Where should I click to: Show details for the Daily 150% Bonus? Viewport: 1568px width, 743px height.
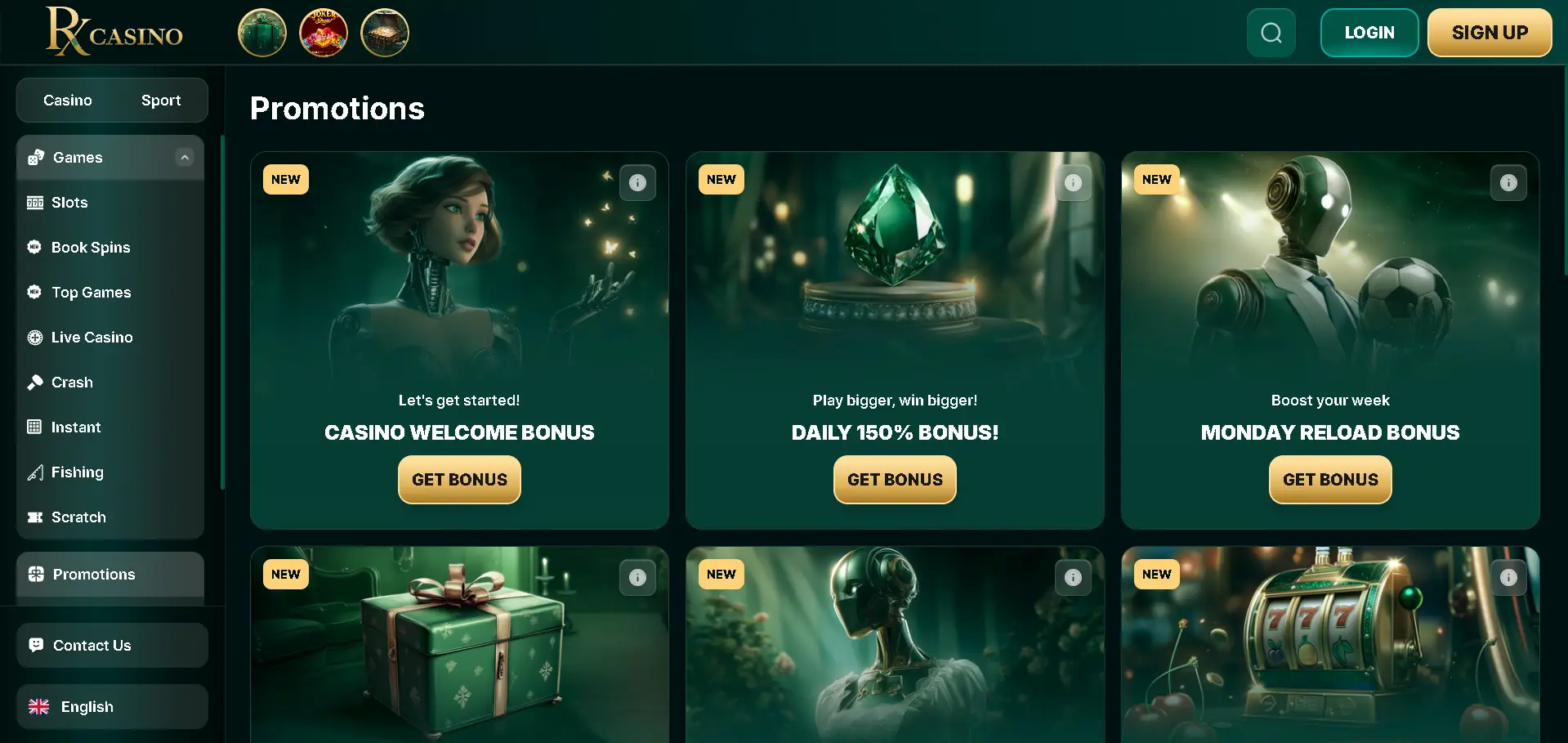coord(1073,182)
